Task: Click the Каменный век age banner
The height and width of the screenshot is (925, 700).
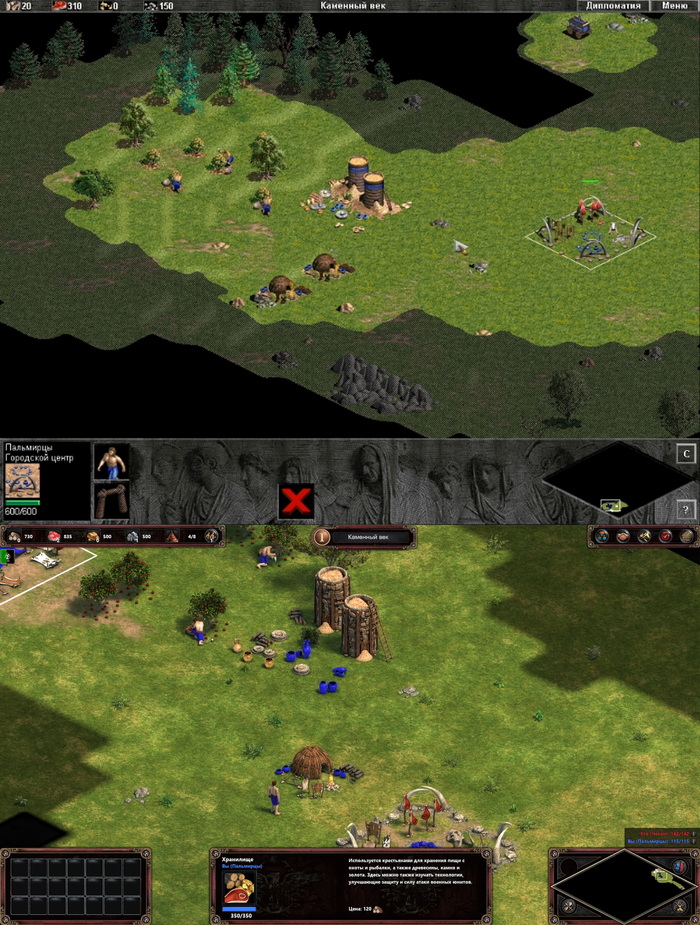Action: pyautogui.click(x=365, y=537)
